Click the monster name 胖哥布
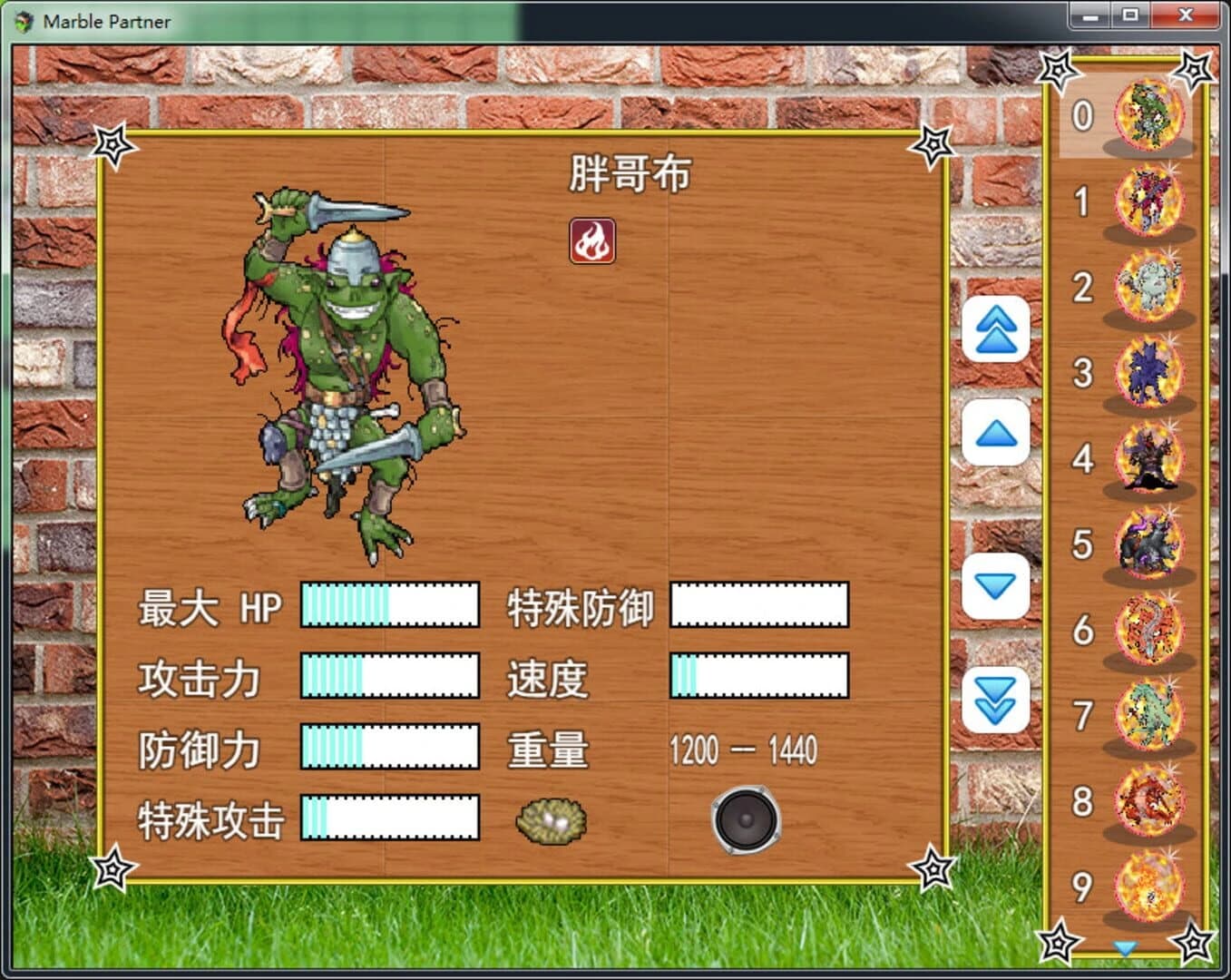 pos(630,174)
